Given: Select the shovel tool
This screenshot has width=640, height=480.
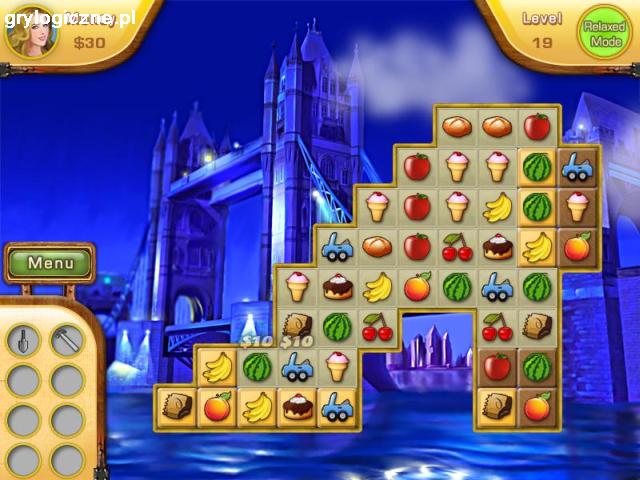Looking at the screenshot, I should click(x=23, y=340).
